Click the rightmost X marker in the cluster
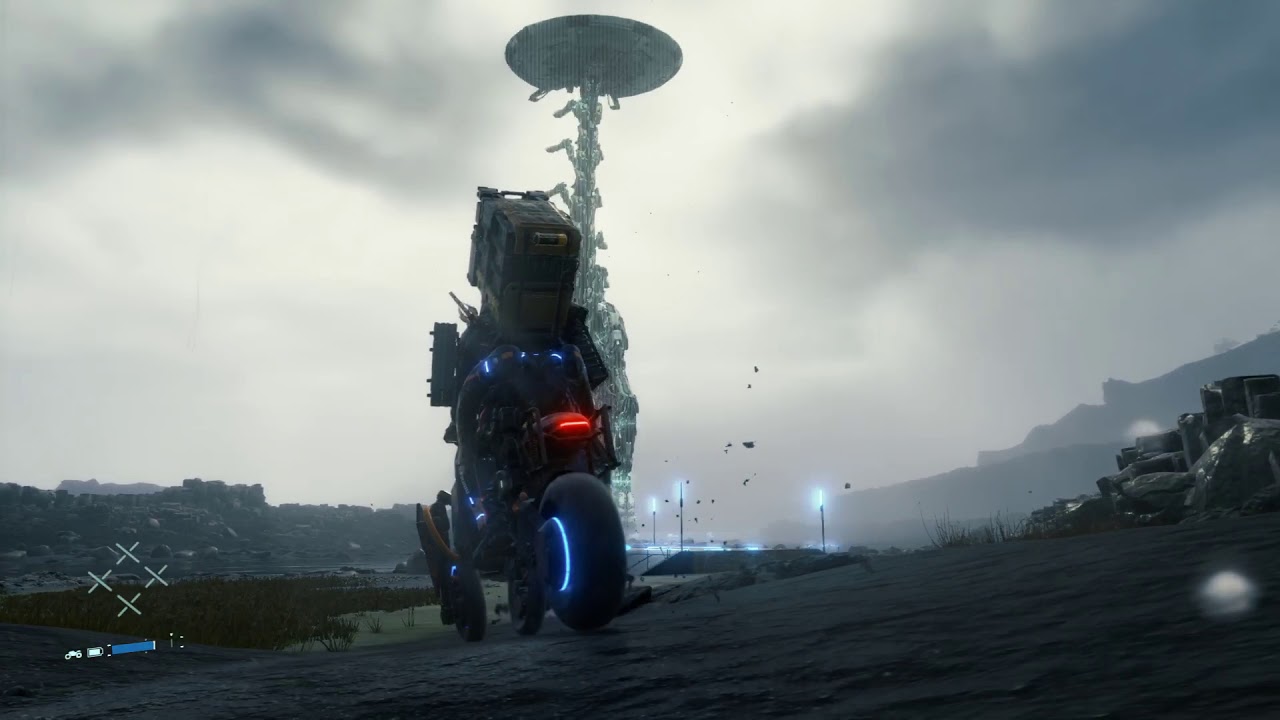1280x720 pixels. click(x=157, y=578)
